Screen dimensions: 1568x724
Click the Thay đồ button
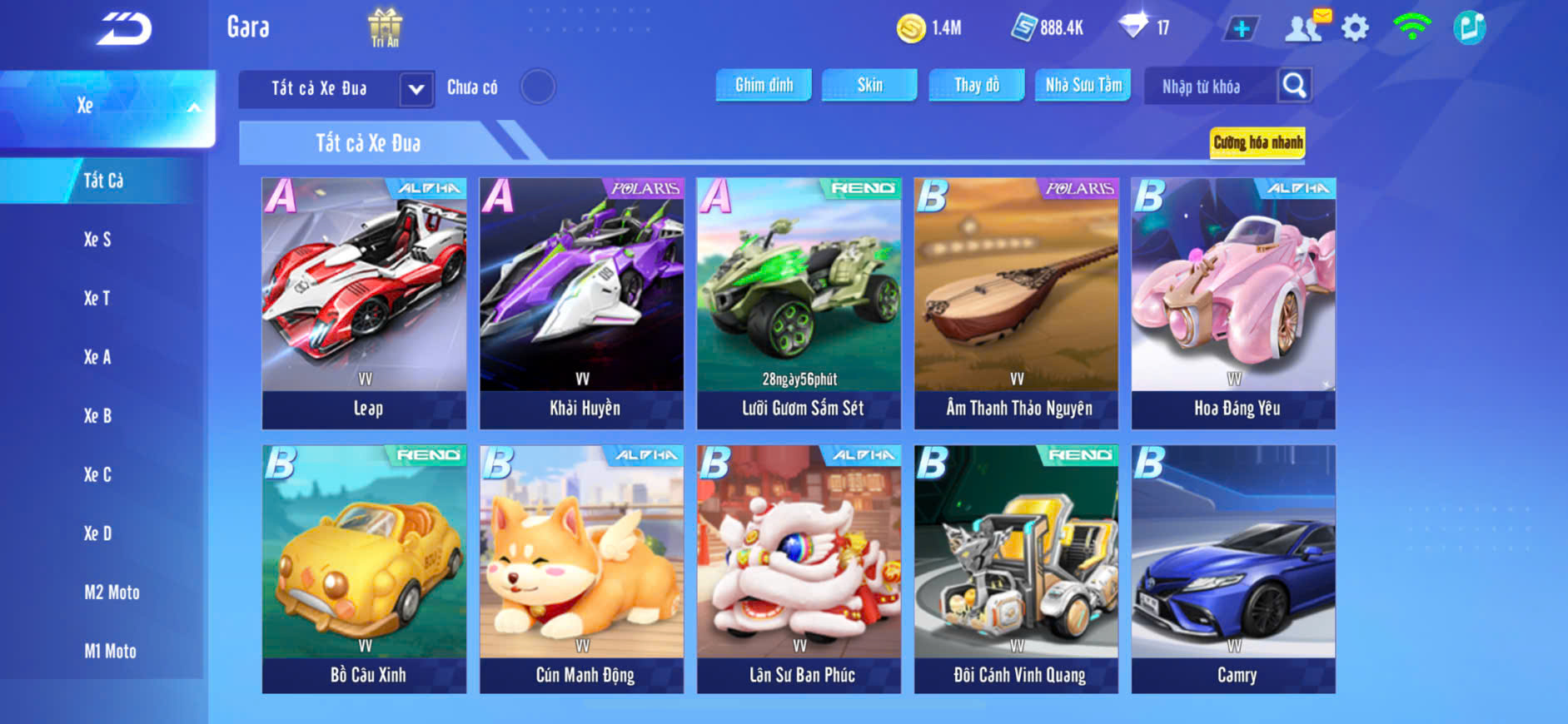tap(976, 85)
